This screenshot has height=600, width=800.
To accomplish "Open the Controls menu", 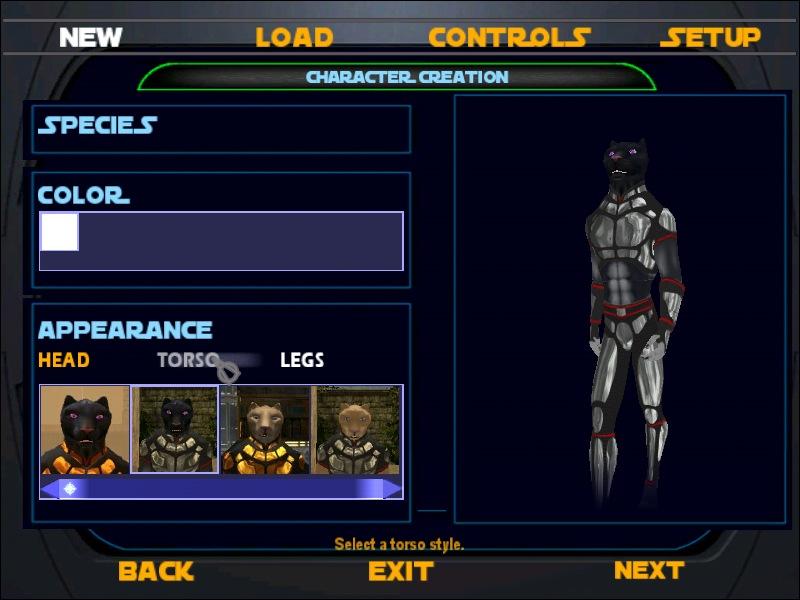I will [509, 38].
